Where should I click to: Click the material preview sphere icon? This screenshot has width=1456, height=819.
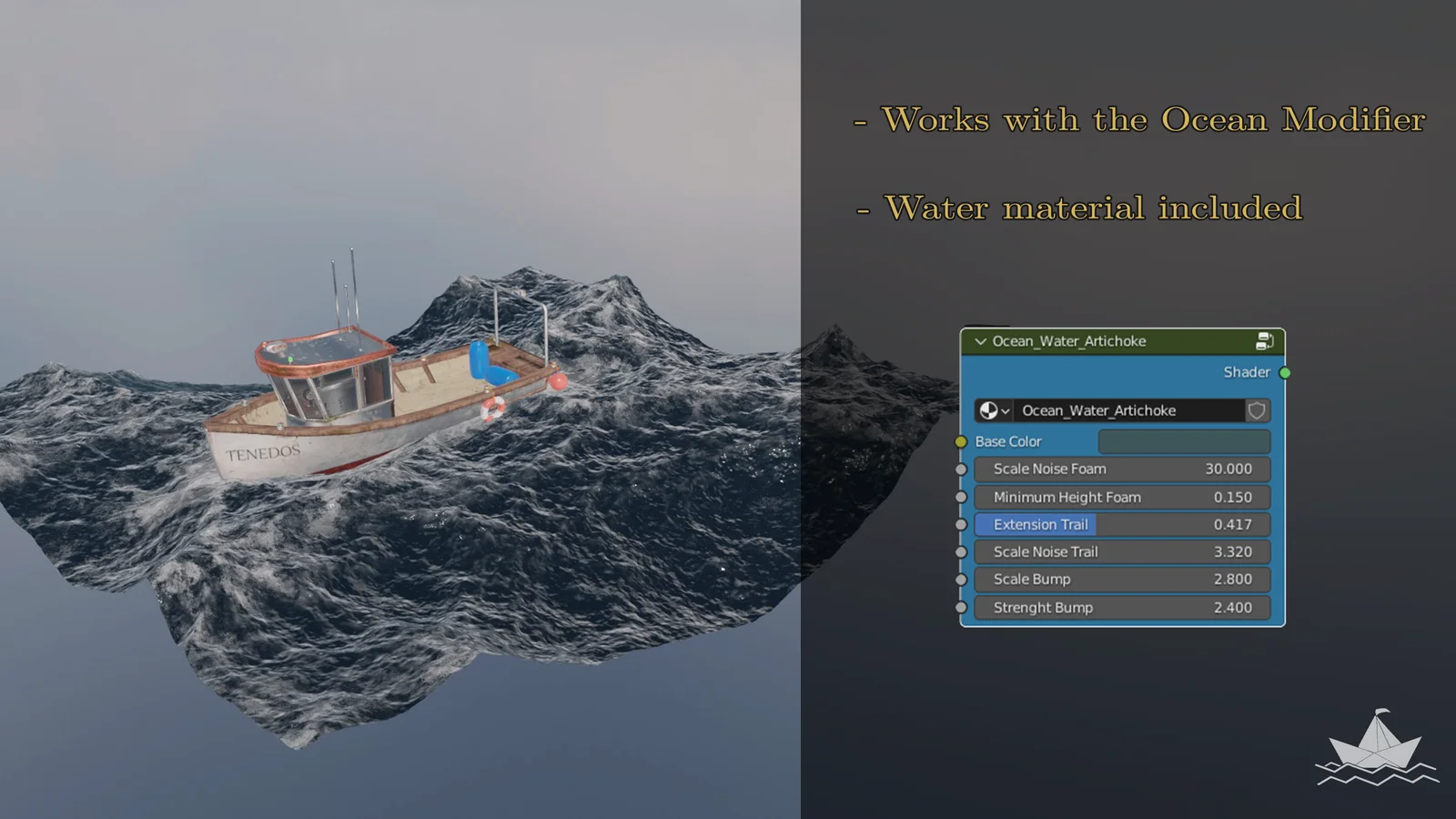(x=990, y=410)
